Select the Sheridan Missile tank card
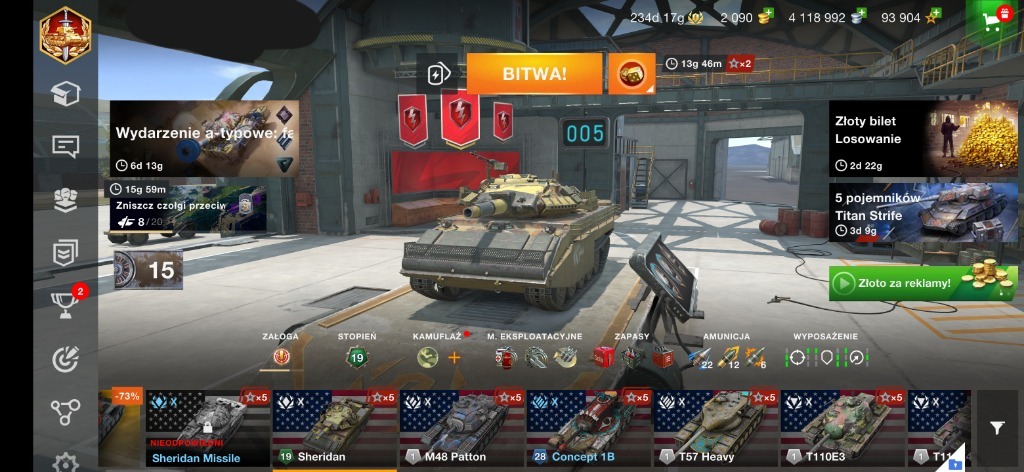 point(208,428)
